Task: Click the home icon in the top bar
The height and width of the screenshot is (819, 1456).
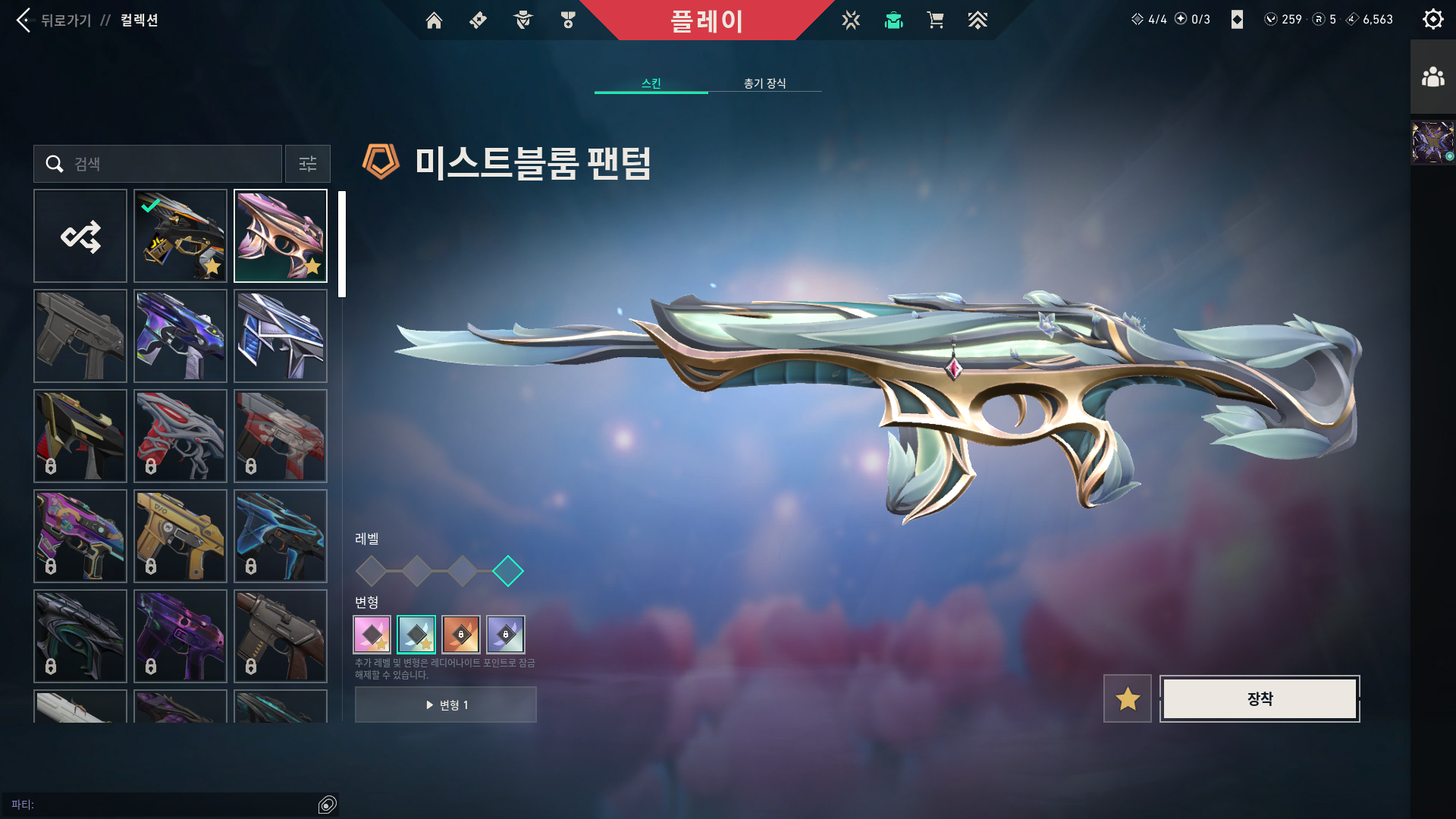Action: point(434,20)
